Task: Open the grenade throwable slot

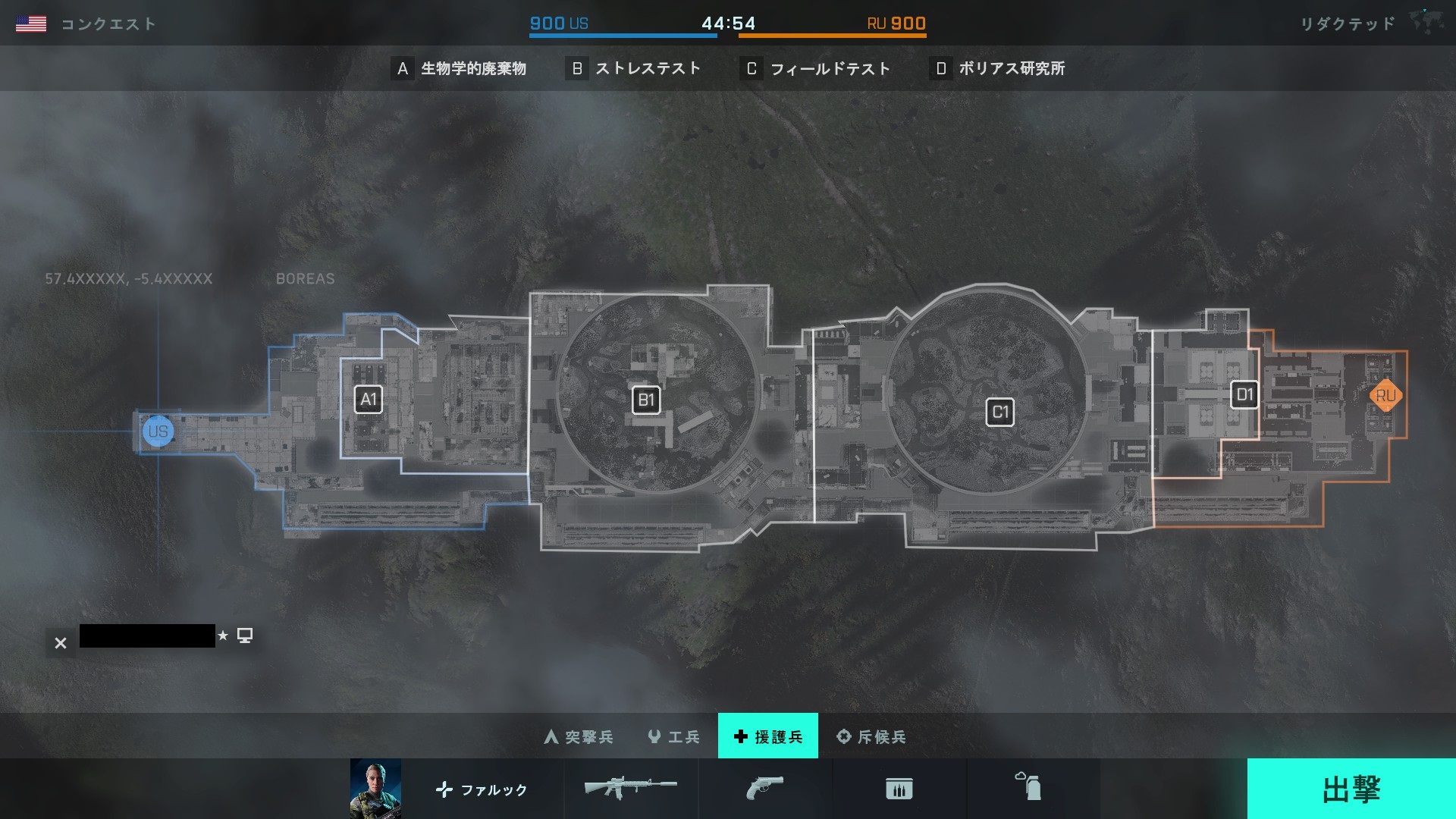Action: tap(1028, 788)
